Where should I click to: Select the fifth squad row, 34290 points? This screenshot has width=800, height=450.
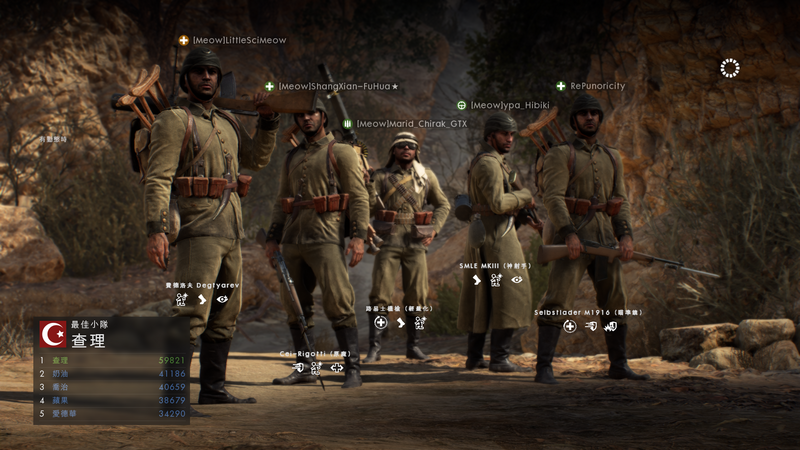pyautogui.click(x=112, y=413)
